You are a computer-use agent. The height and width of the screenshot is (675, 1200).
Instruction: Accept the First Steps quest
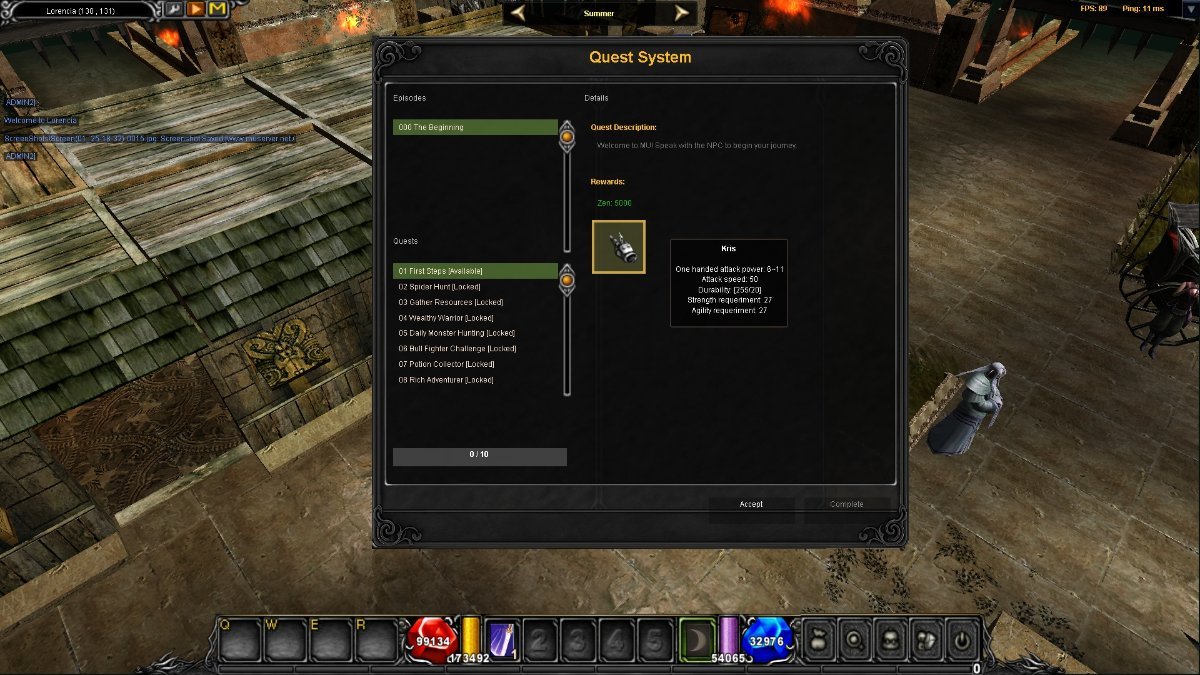pos(751,504)
